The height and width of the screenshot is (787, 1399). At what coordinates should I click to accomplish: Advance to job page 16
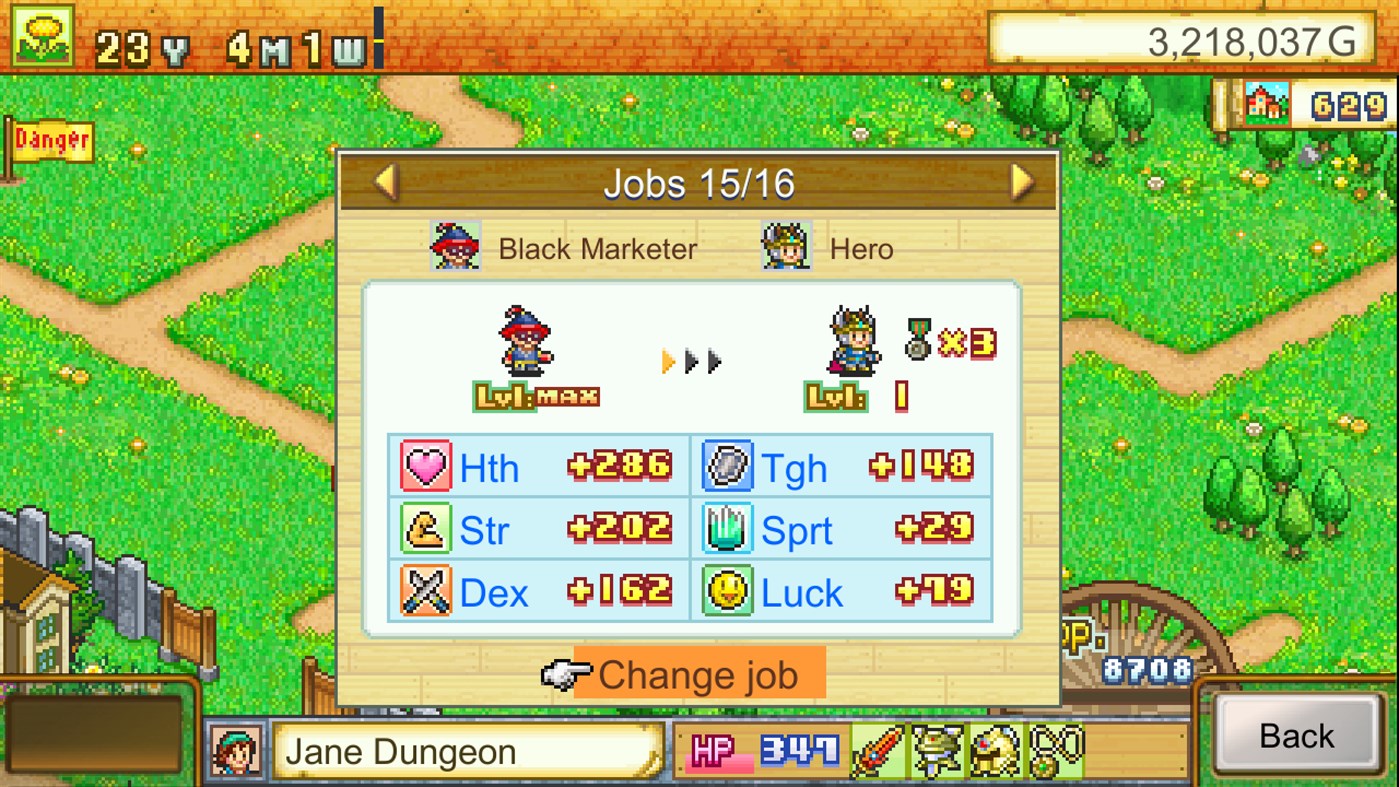(x=1021, y=183)
